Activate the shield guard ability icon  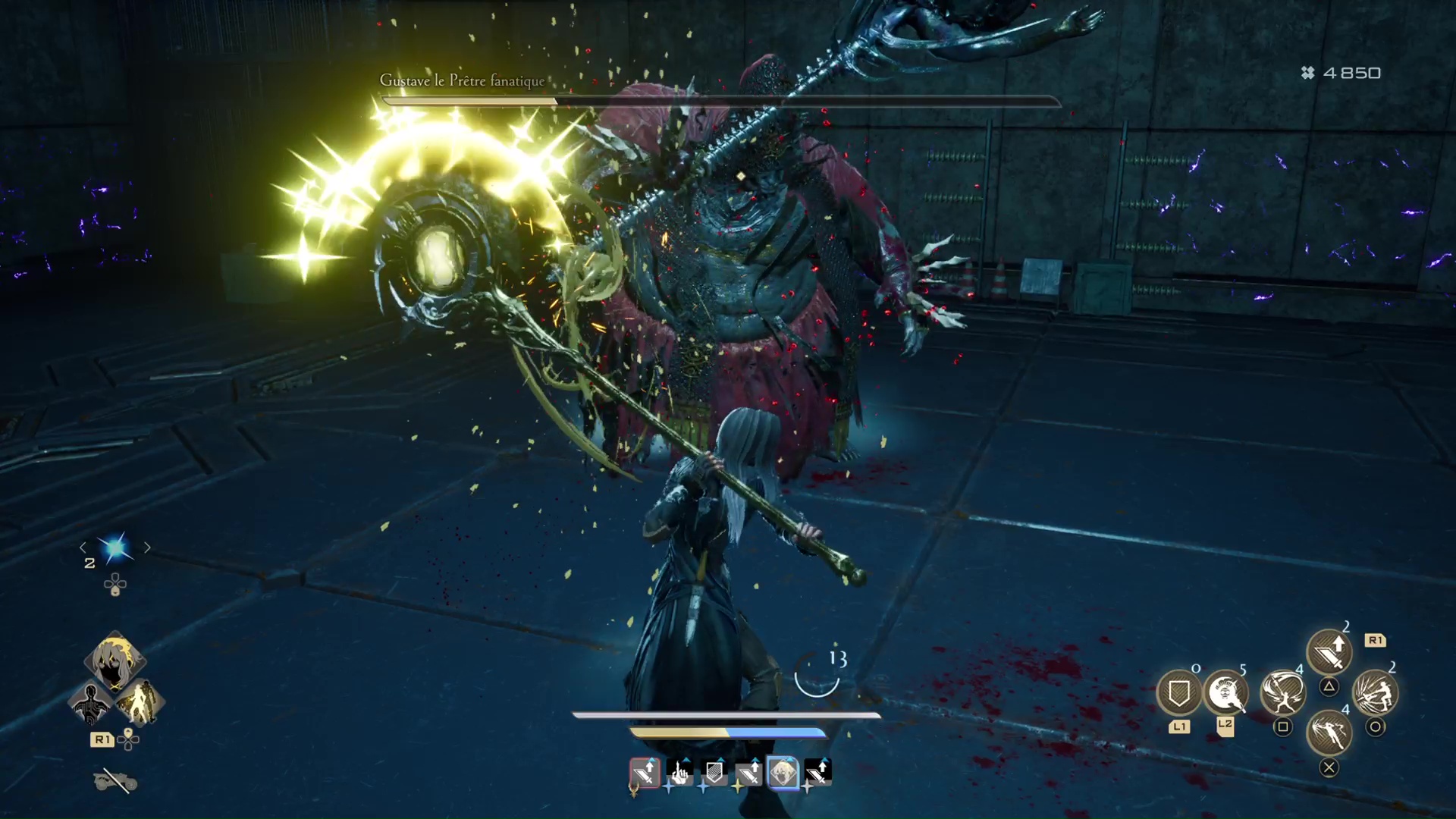coord(1178,692)
